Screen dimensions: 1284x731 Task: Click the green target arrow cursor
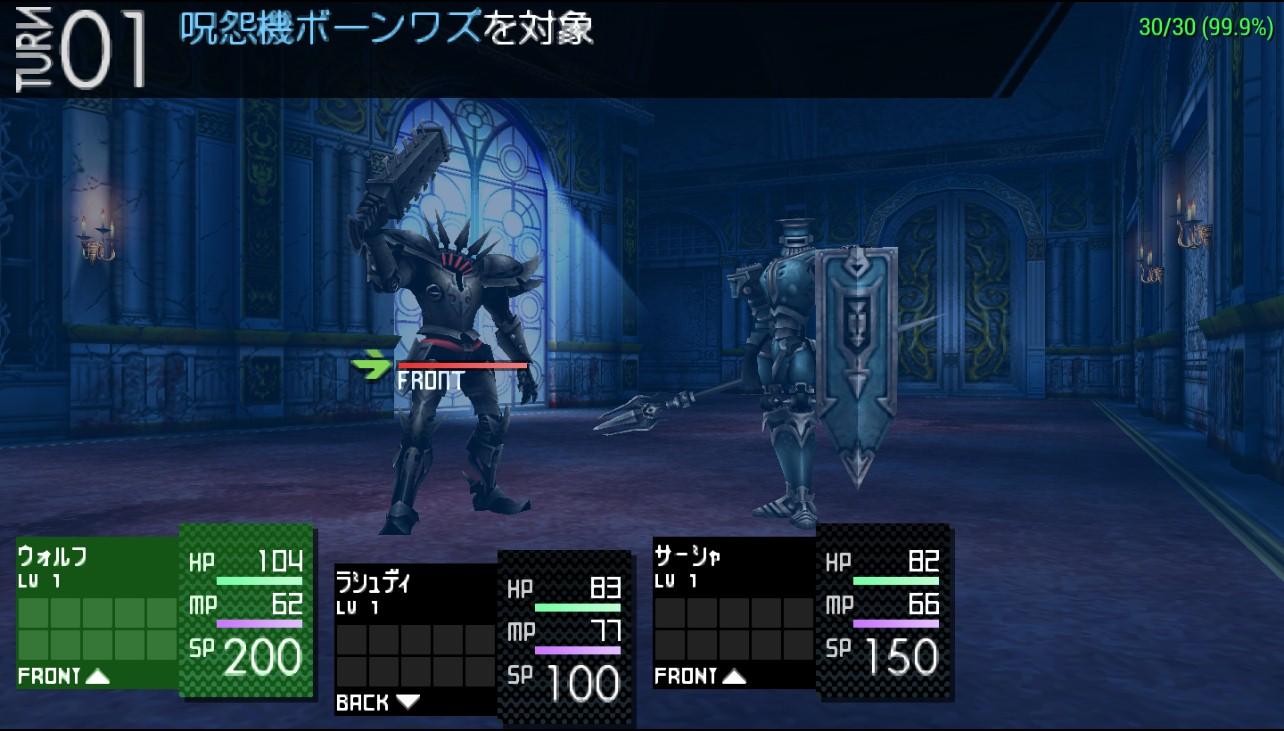(371, 367)
